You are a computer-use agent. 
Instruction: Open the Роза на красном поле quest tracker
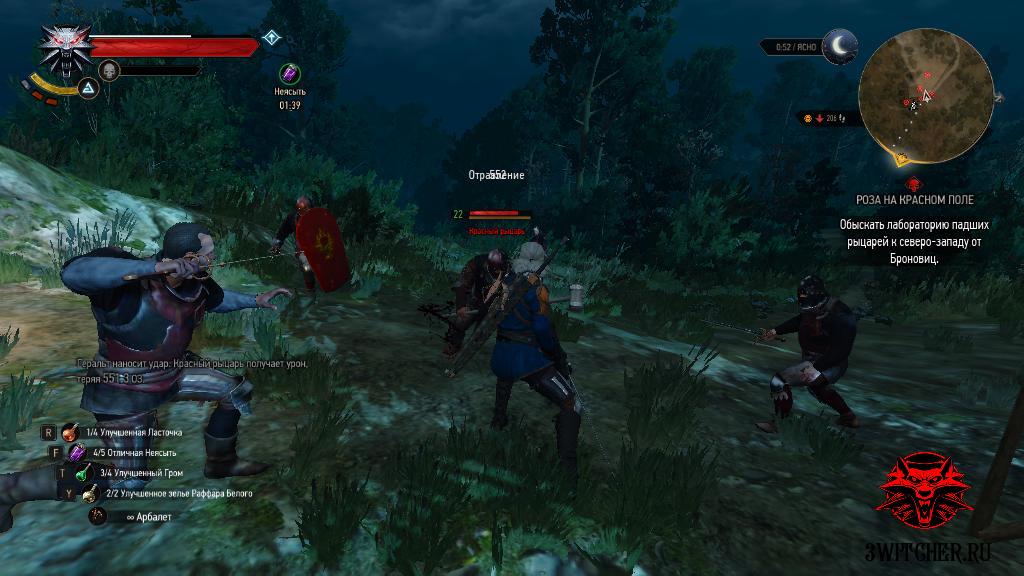click(910, 199)
